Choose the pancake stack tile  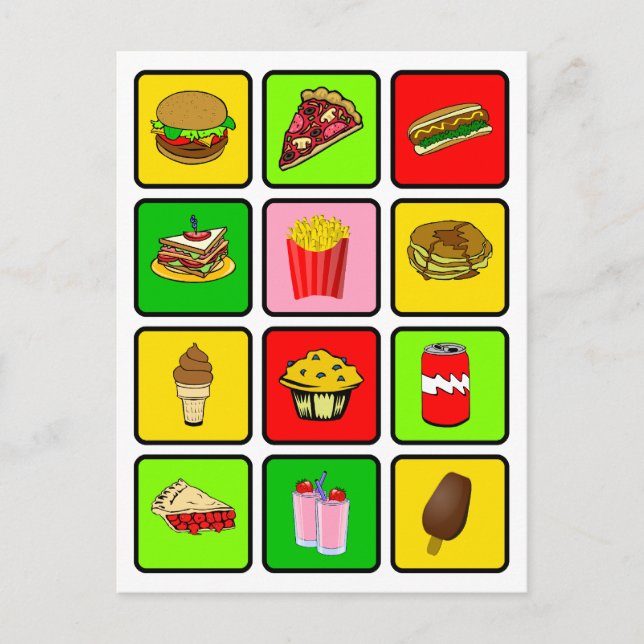(x=449, y=257)
